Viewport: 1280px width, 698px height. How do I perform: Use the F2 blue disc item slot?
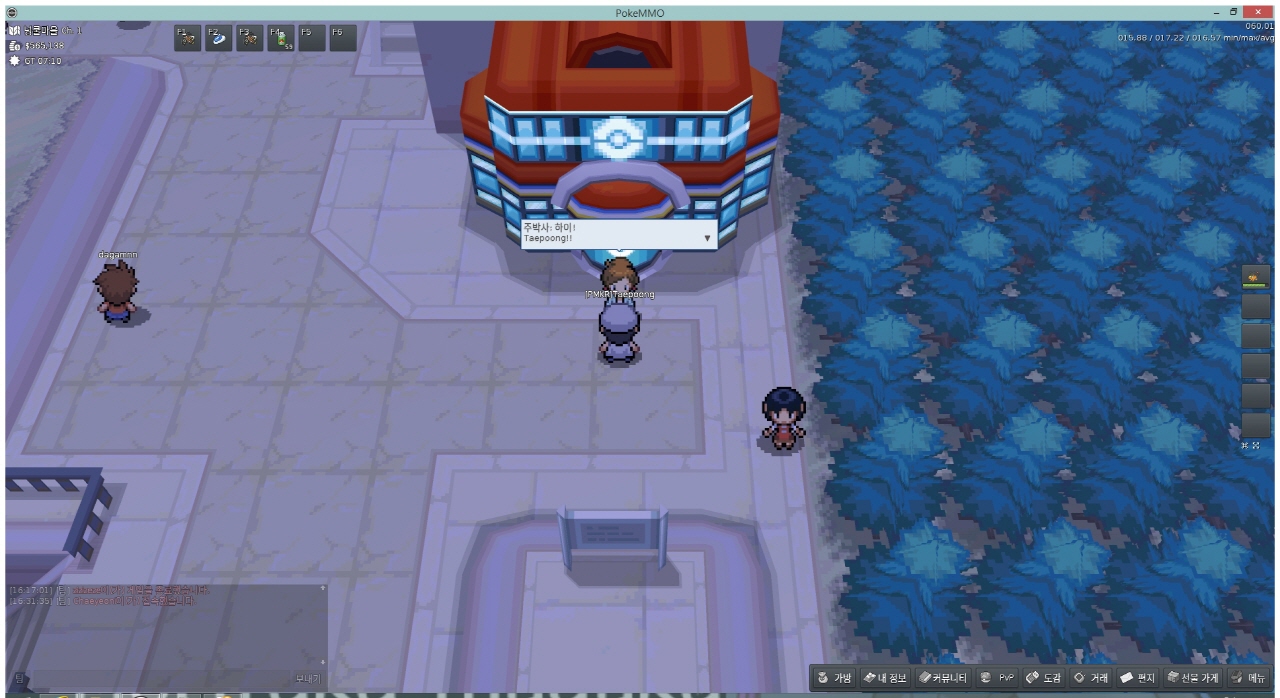point(218,38)
